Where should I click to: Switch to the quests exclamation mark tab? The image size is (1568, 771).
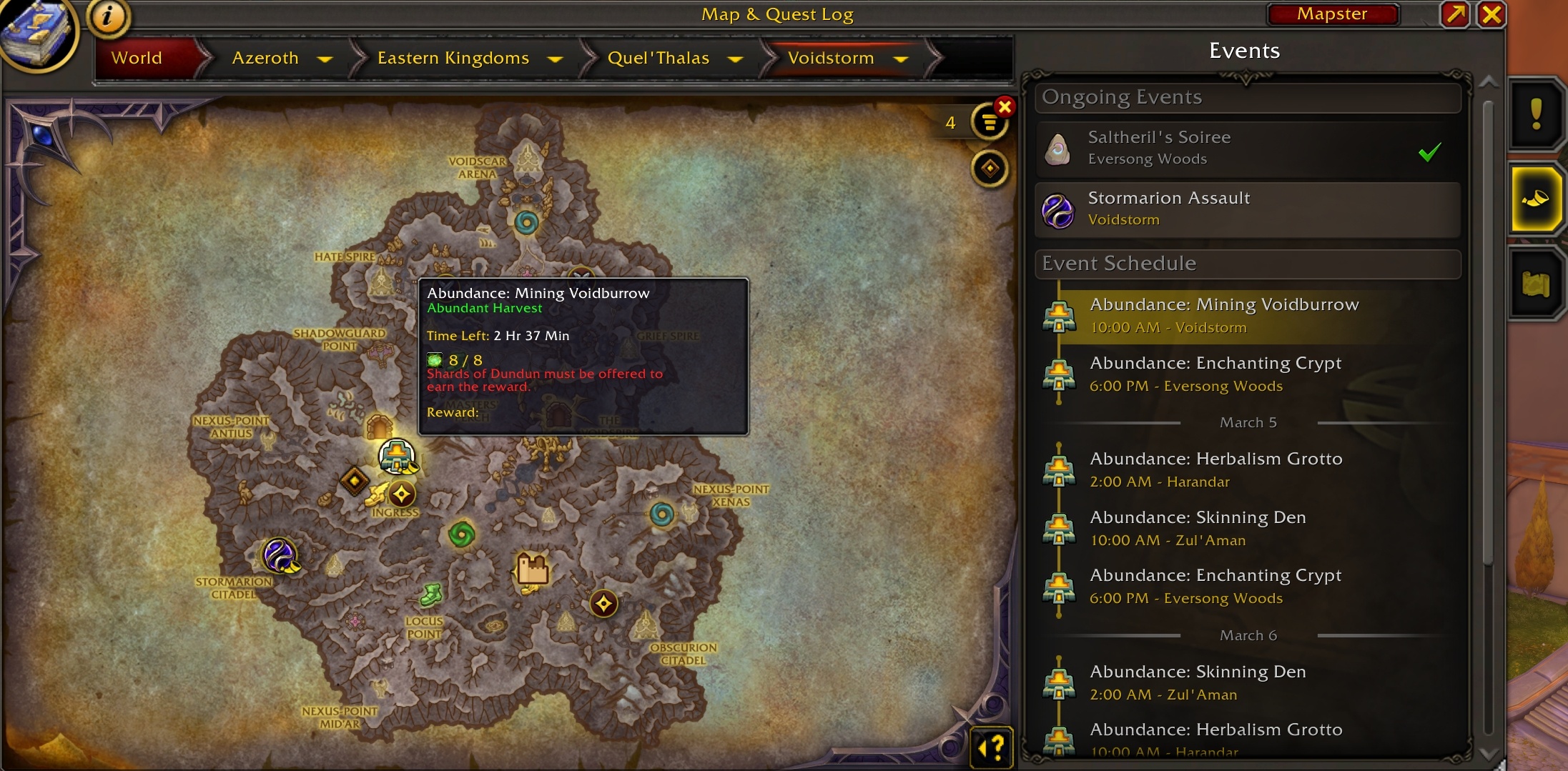coord(1535,114)
